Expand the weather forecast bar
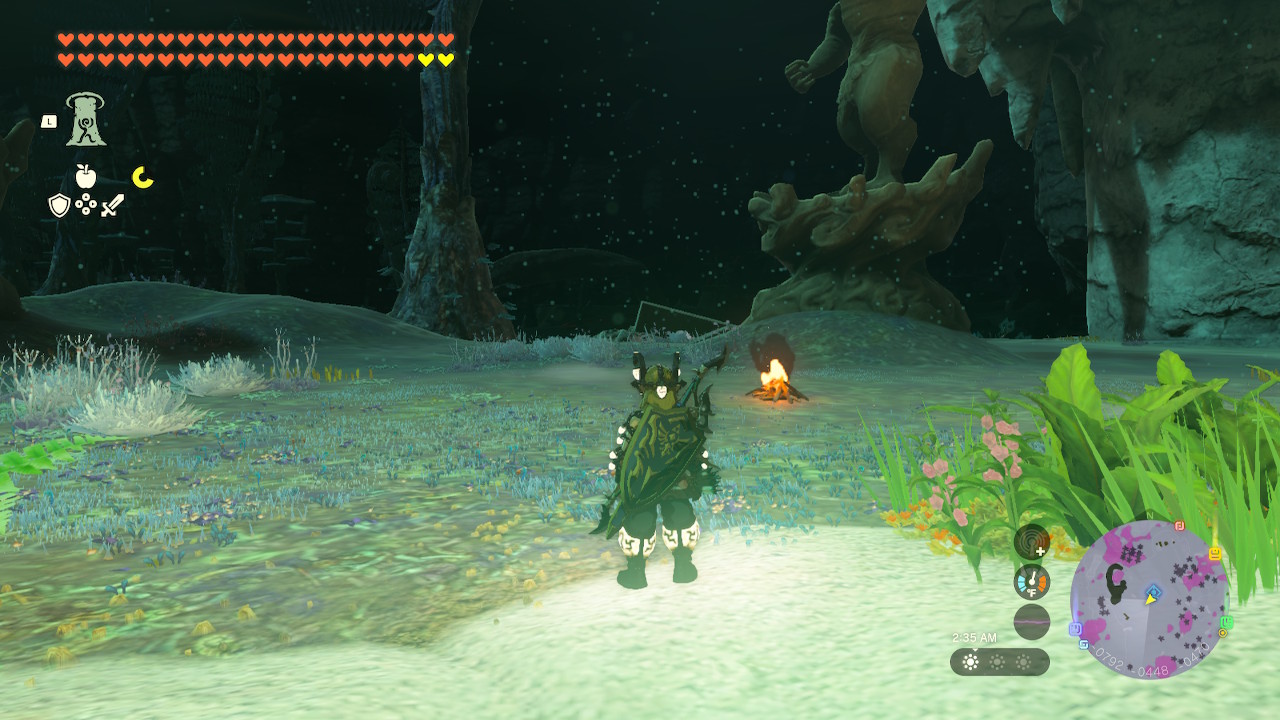The width and height of the screenshot is (1280, 720). click(x=1000, y=661)
